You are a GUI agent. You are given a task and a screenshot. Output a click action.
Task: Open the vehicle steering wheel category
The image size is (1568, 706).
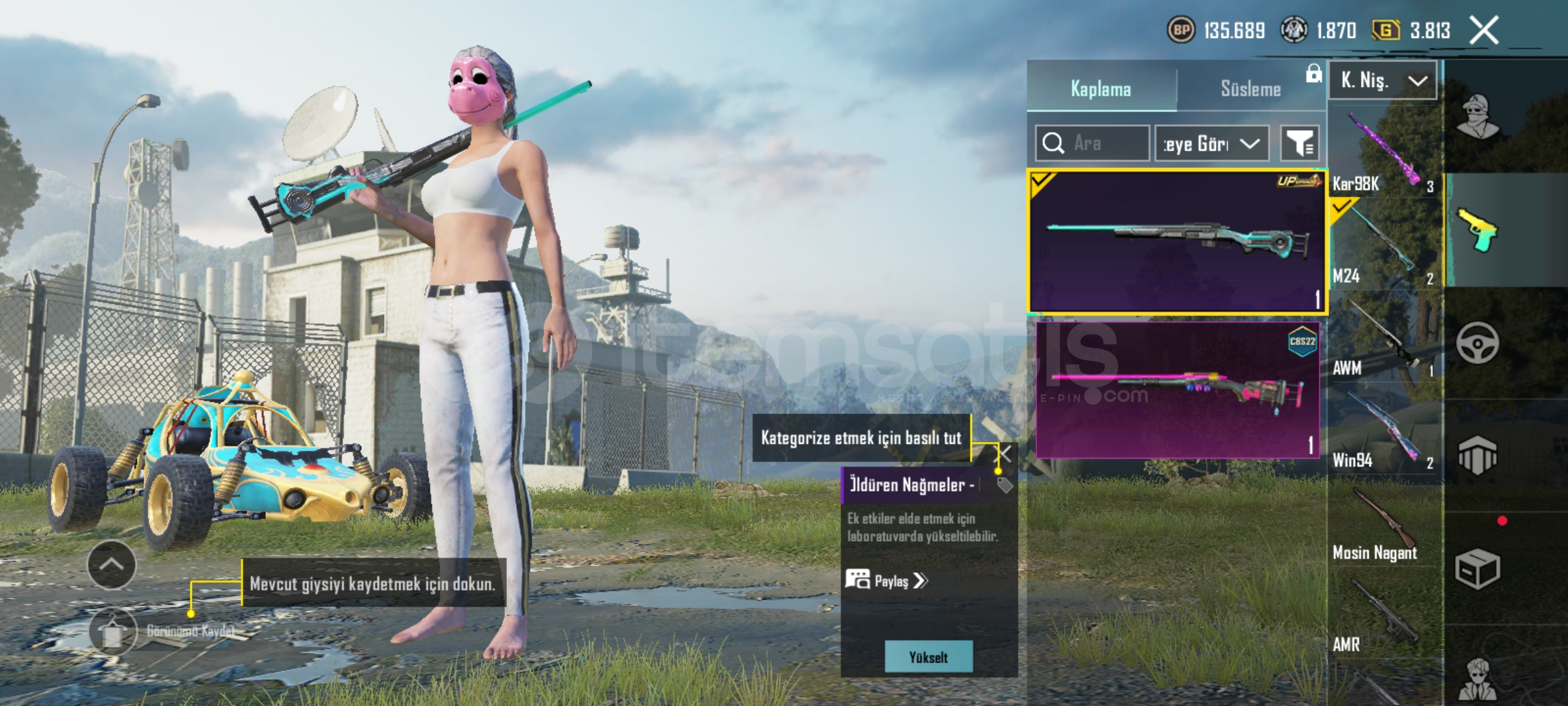coord(1477,343)
